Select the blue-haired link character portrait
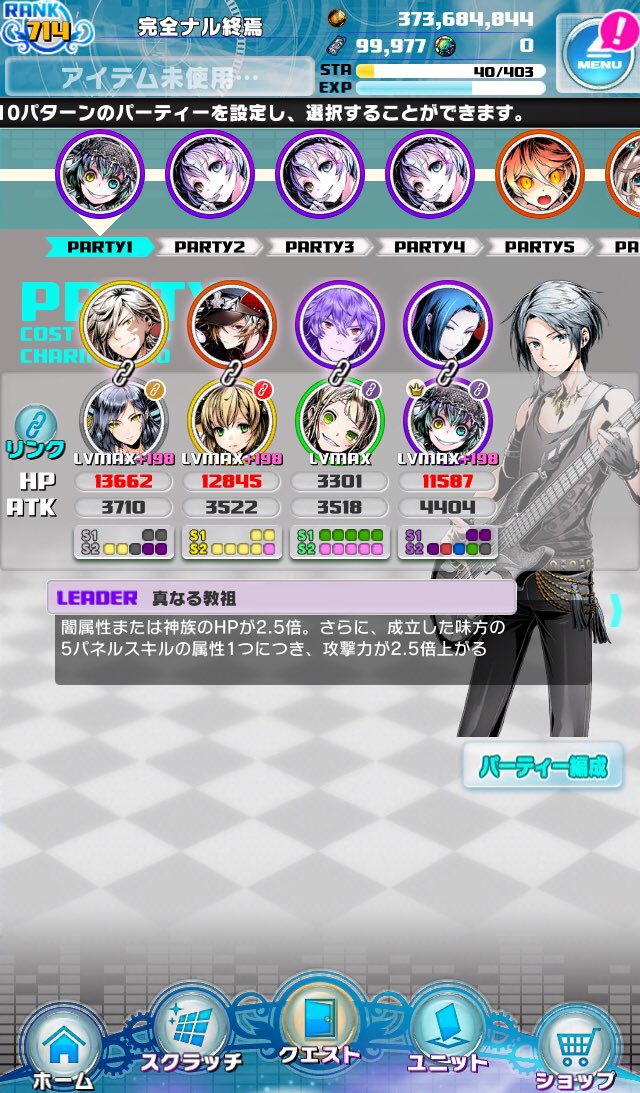The width and height of the screenshot is (640, 1093). point(448,325)
